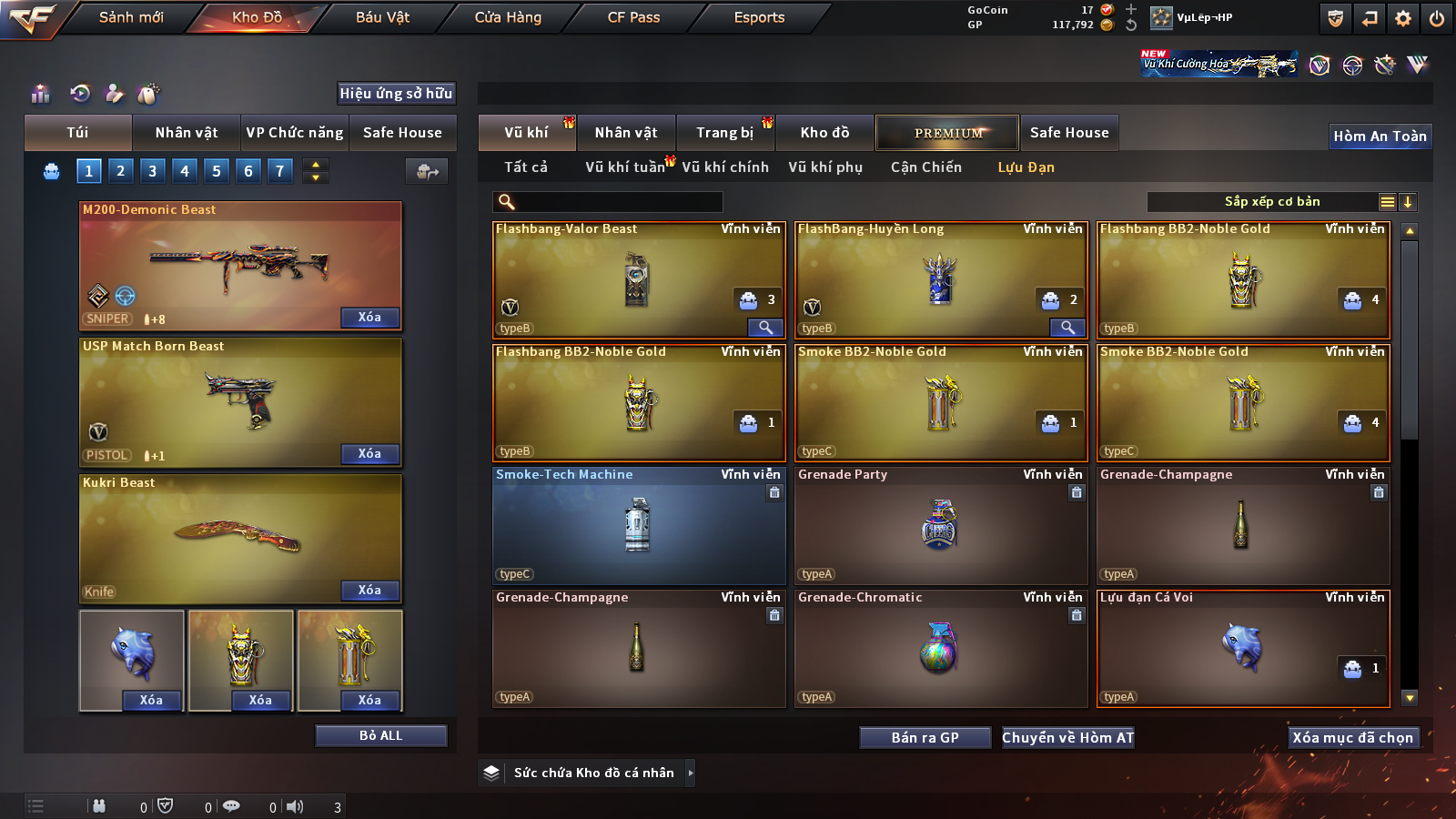Choose the Cận Chiến category
The image size is (1456, 819).
925,167
